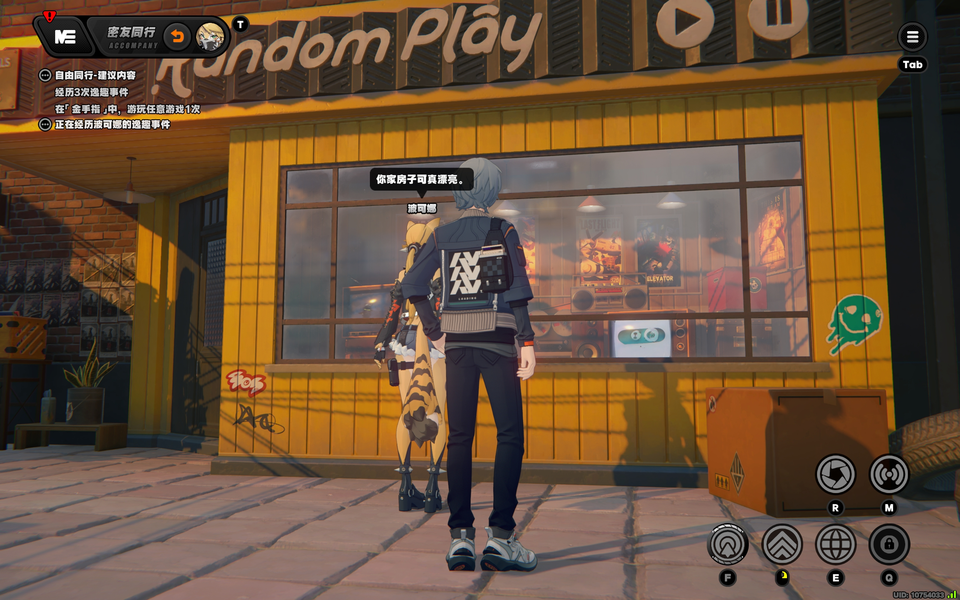Open the hamburger menu at top right
This screenshot has height=600, width=960.
click(x=912, y=38)
